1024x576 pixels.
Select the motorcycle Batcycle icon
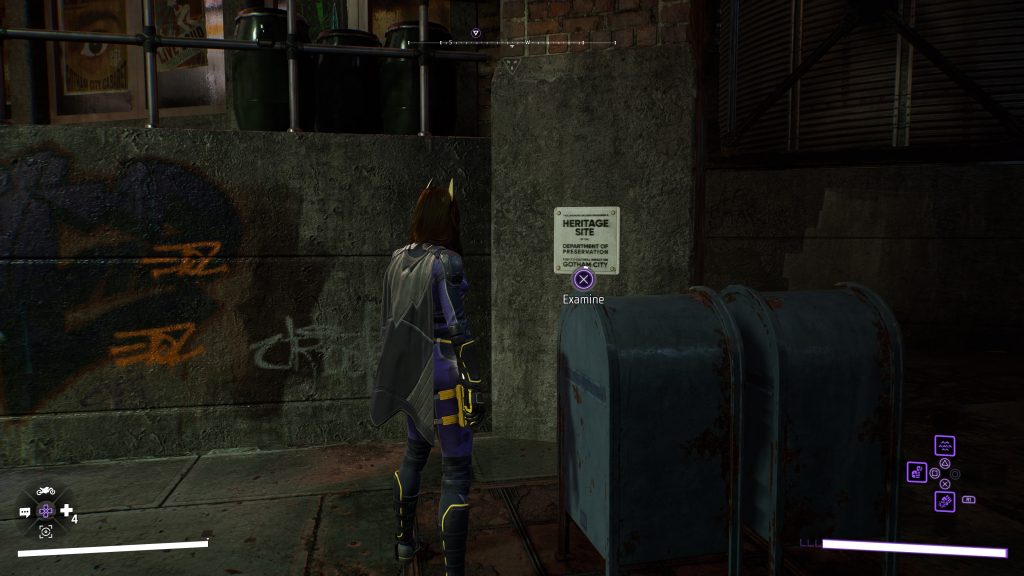click(x=45, y=491)
